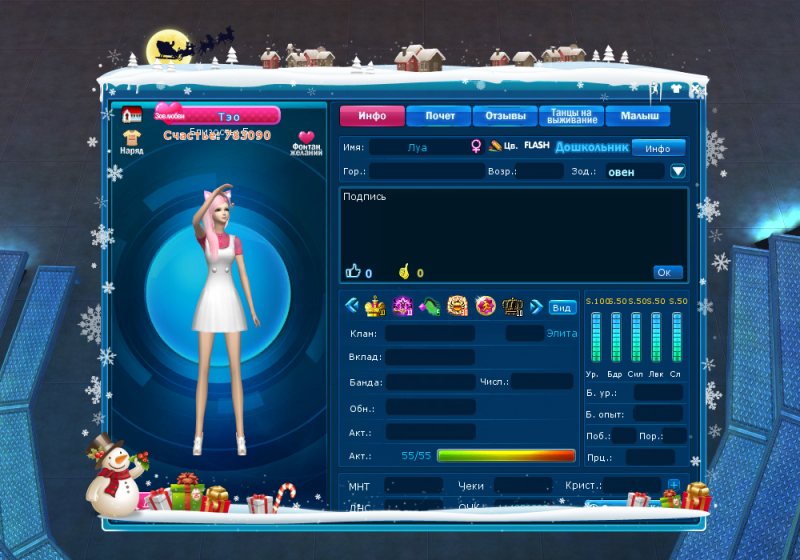Give a thumbs-up like
Screen dimensions: 800x560
pos(352,271)
